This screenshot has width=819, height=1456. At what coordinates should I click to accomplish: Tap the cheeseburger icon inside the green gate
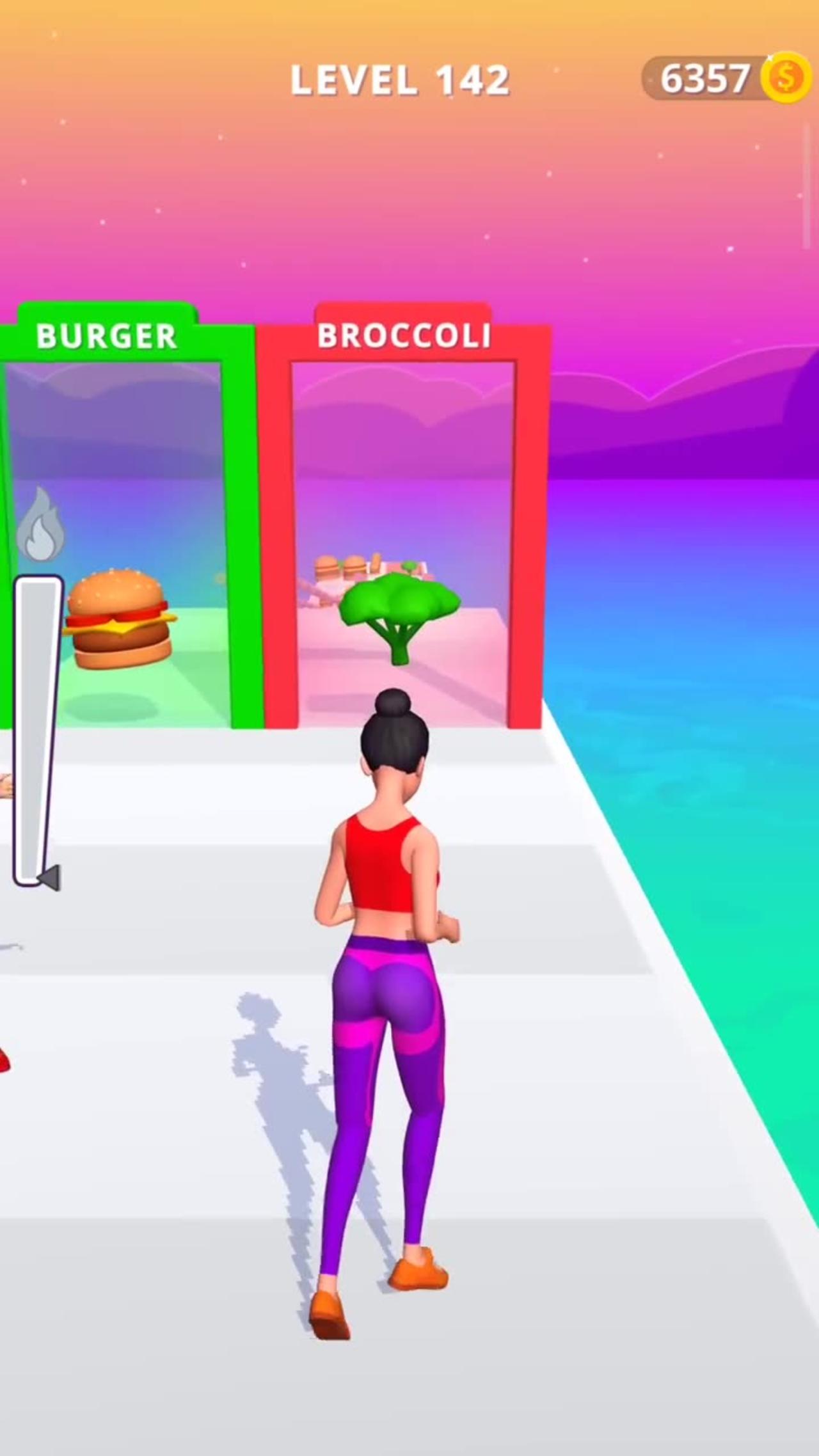pyautogui.click(x=118, y=621)
